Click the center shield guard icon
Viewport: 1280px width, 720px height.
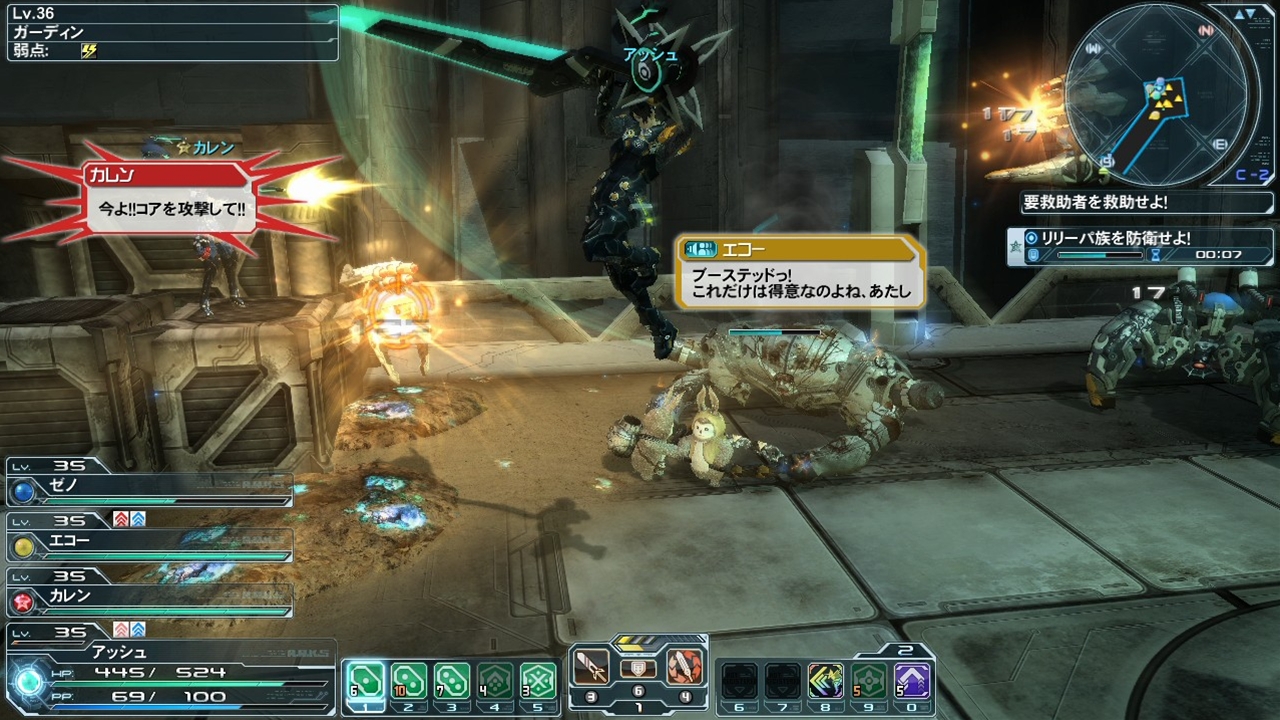[x=638, y=669]
